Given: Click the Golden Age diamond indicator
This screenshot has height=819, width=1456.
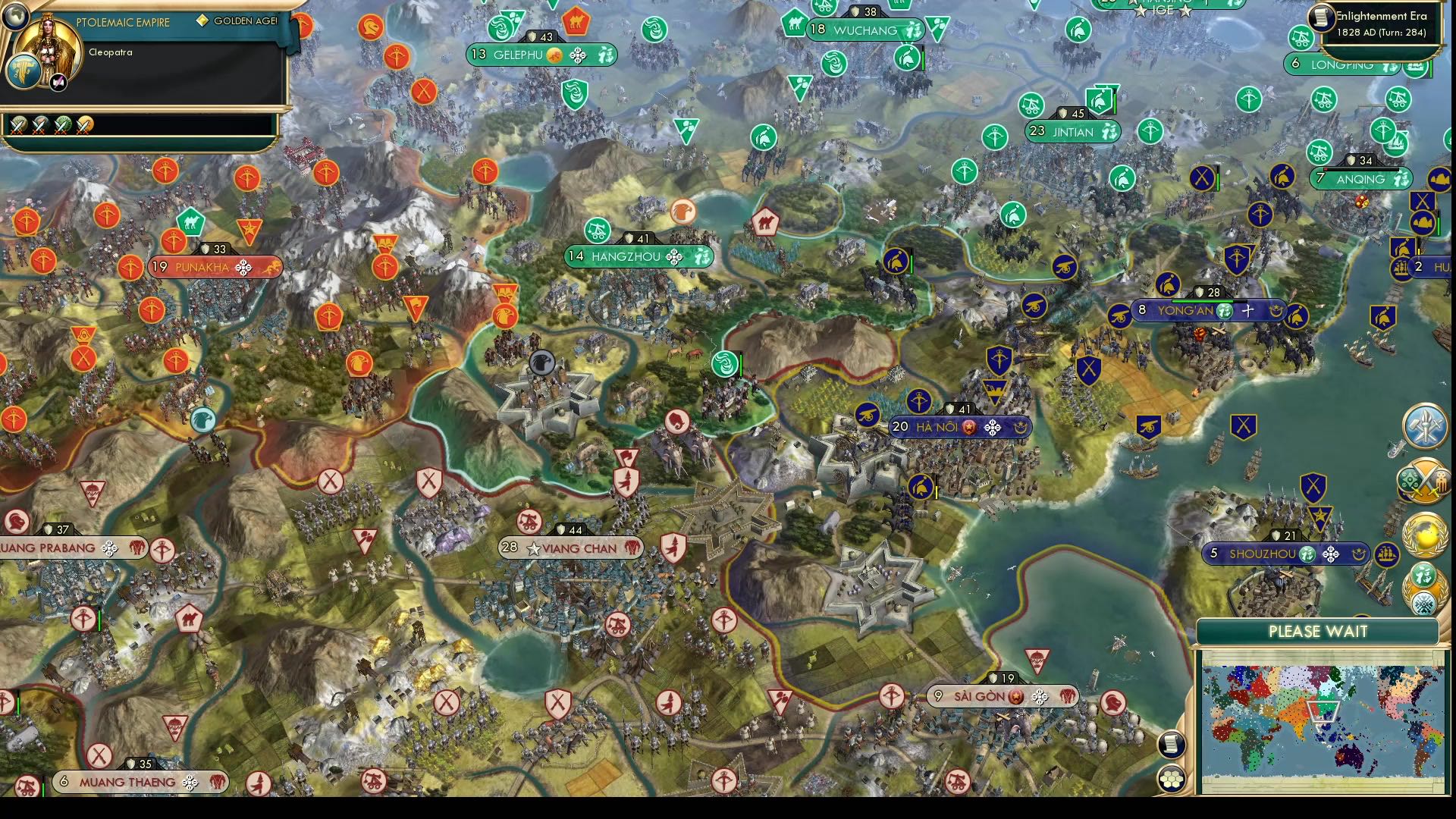Looking at the screenshot, I should pyautogui.click(x=201, y=21).
